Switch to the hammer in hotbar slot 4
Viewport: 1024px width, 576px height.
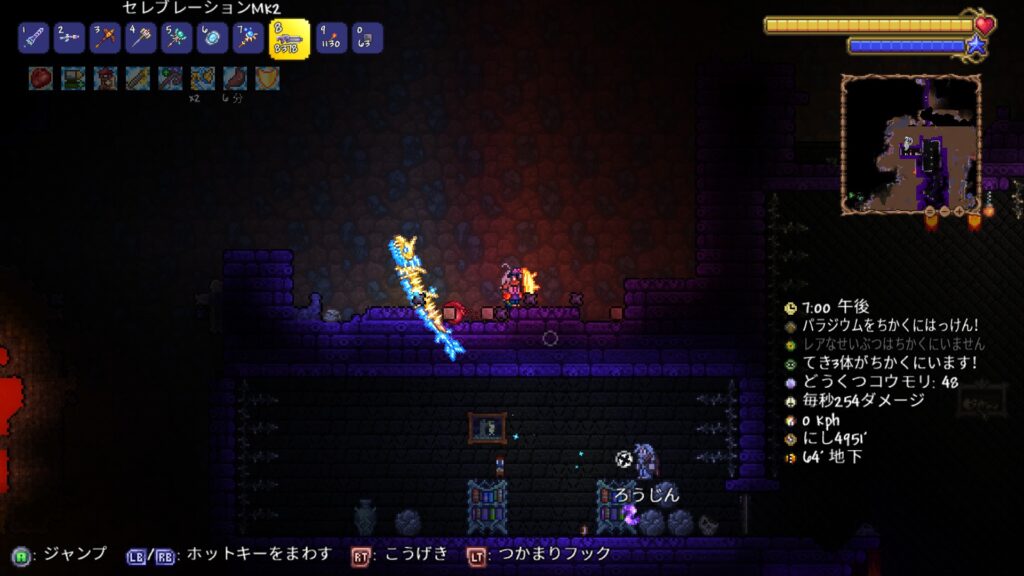(x=141, y=38)
